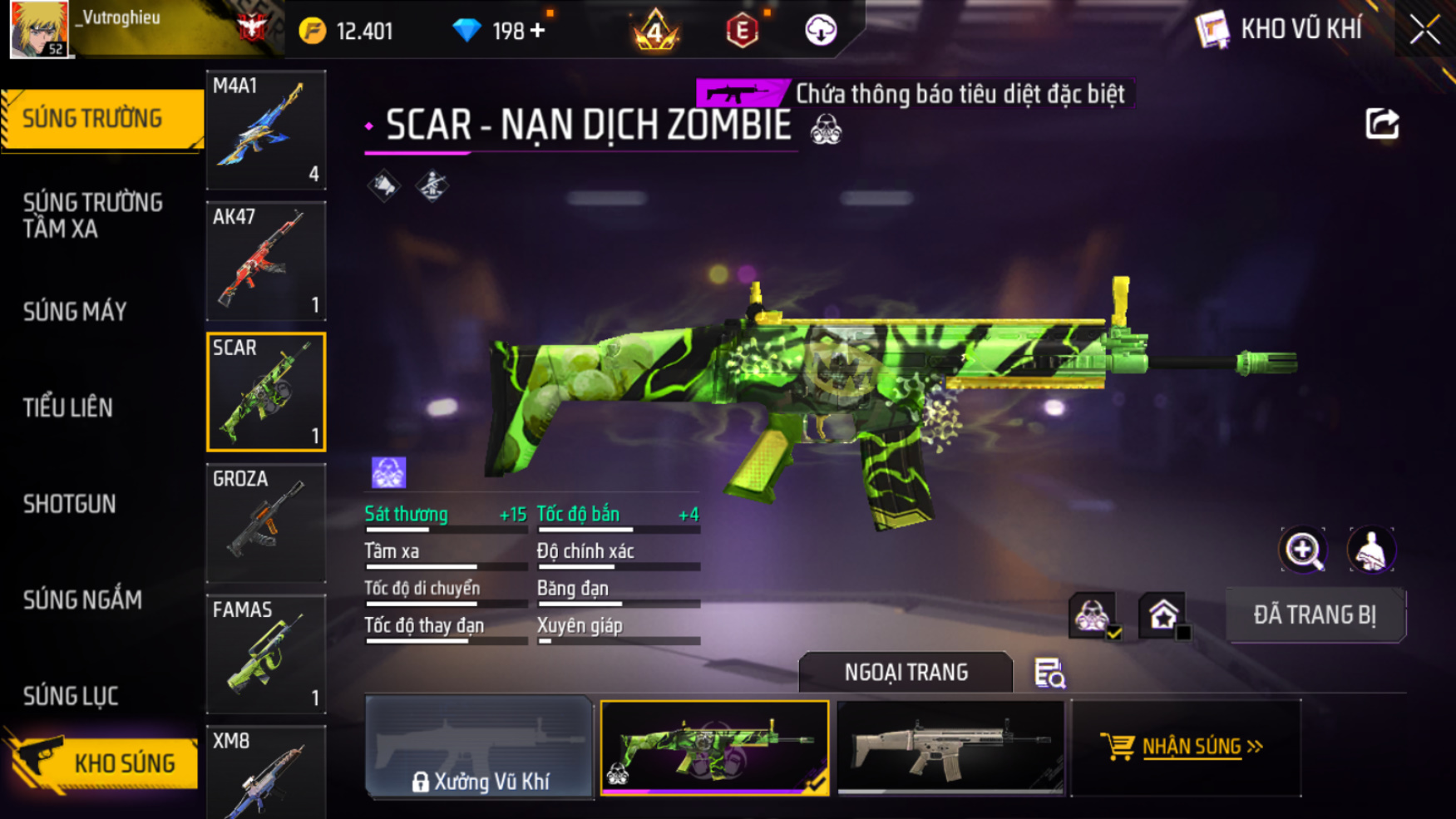The height and width of the screenshot is (819, 1456).
Task: Click the Đã Trang Bị button
Action: click(1315, 615)
